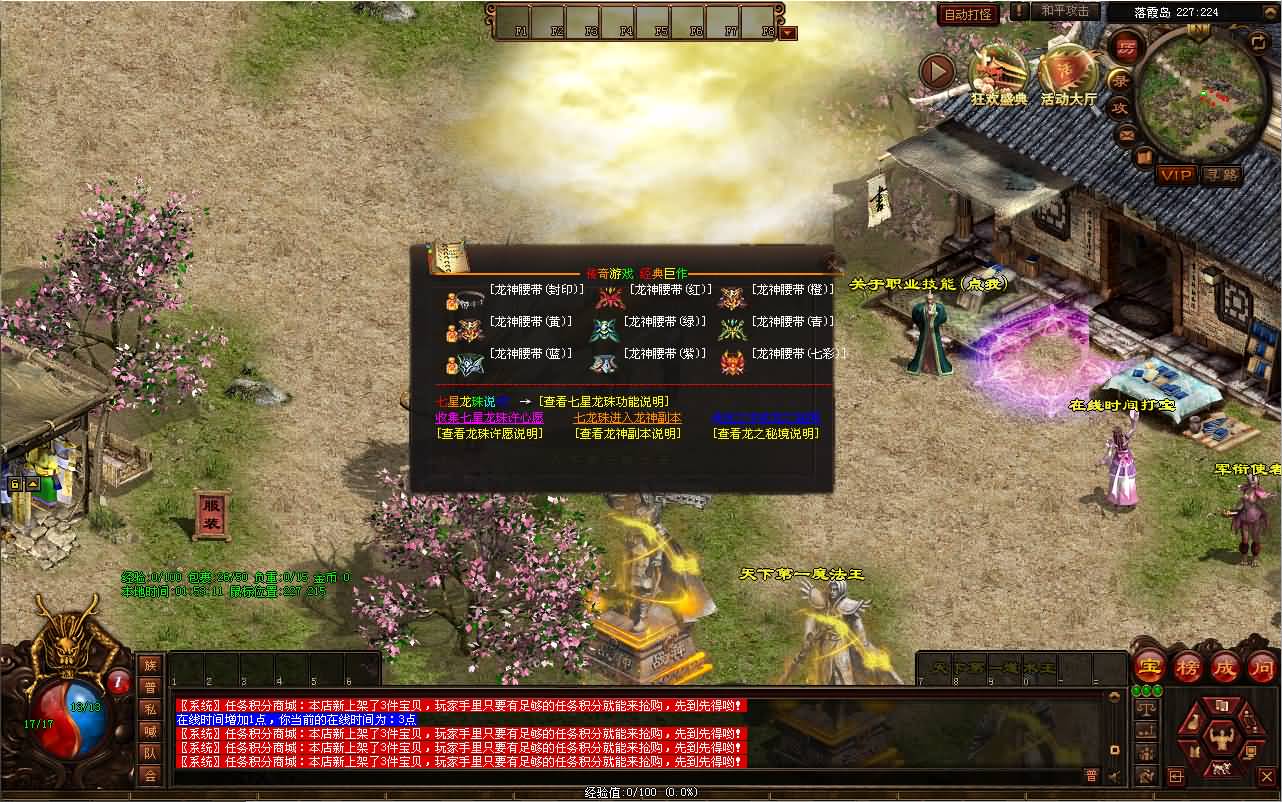View 查看七星龙珠功能说明 link

point(603,401)
